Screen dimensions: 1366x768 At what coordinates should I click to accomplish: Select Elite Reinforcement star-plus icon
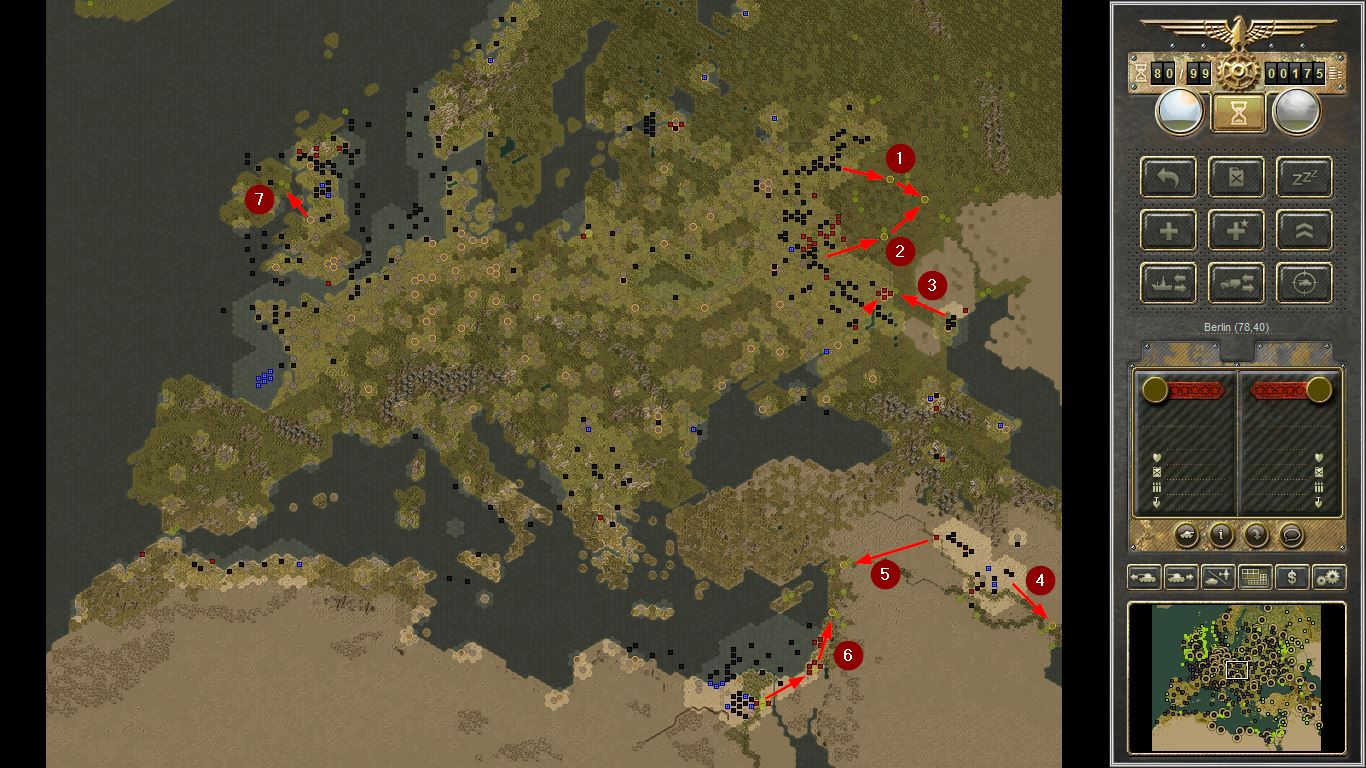point(1236,230)
